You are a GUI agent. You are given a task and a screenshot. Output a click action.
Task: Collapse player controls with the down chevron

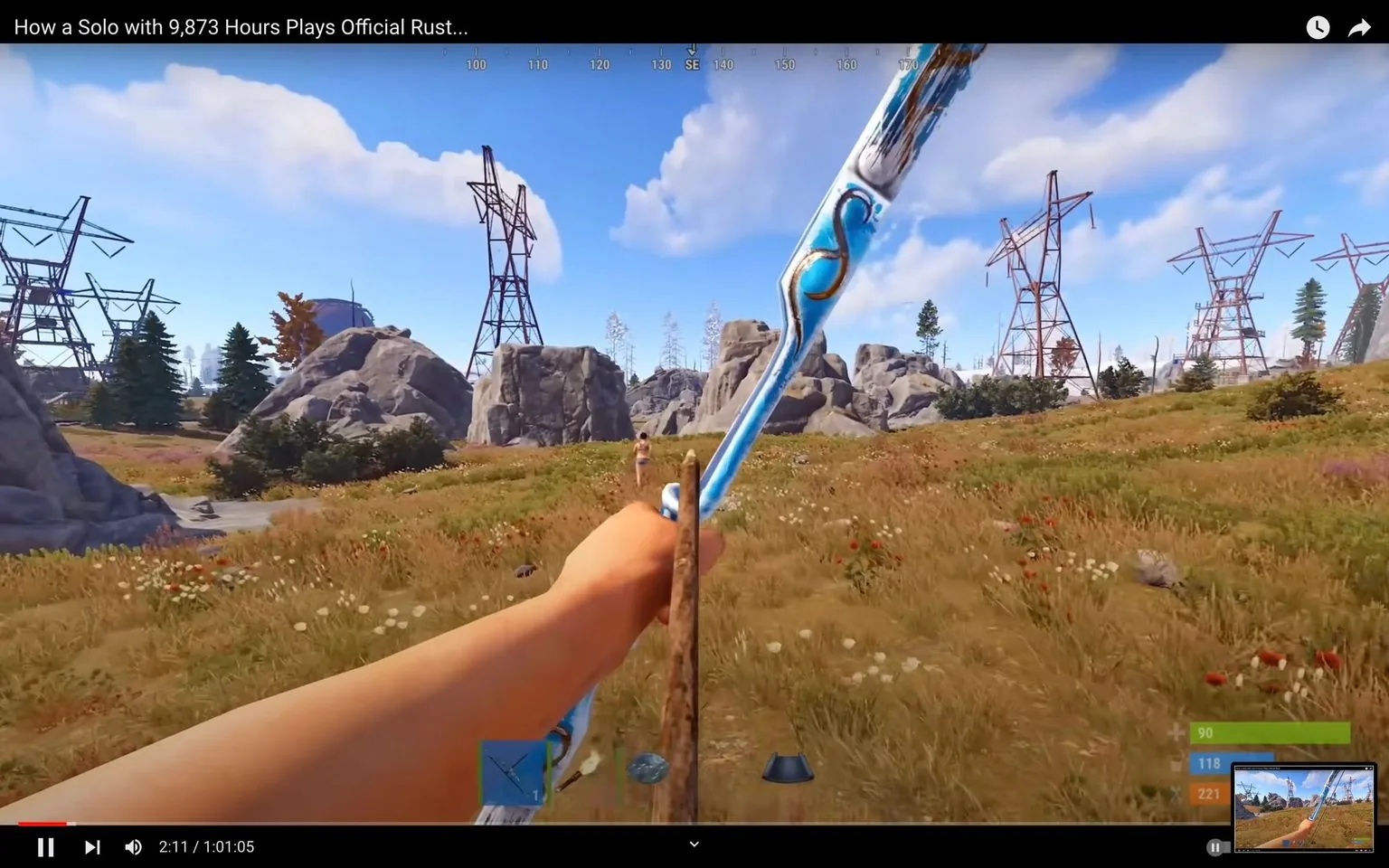694,843
